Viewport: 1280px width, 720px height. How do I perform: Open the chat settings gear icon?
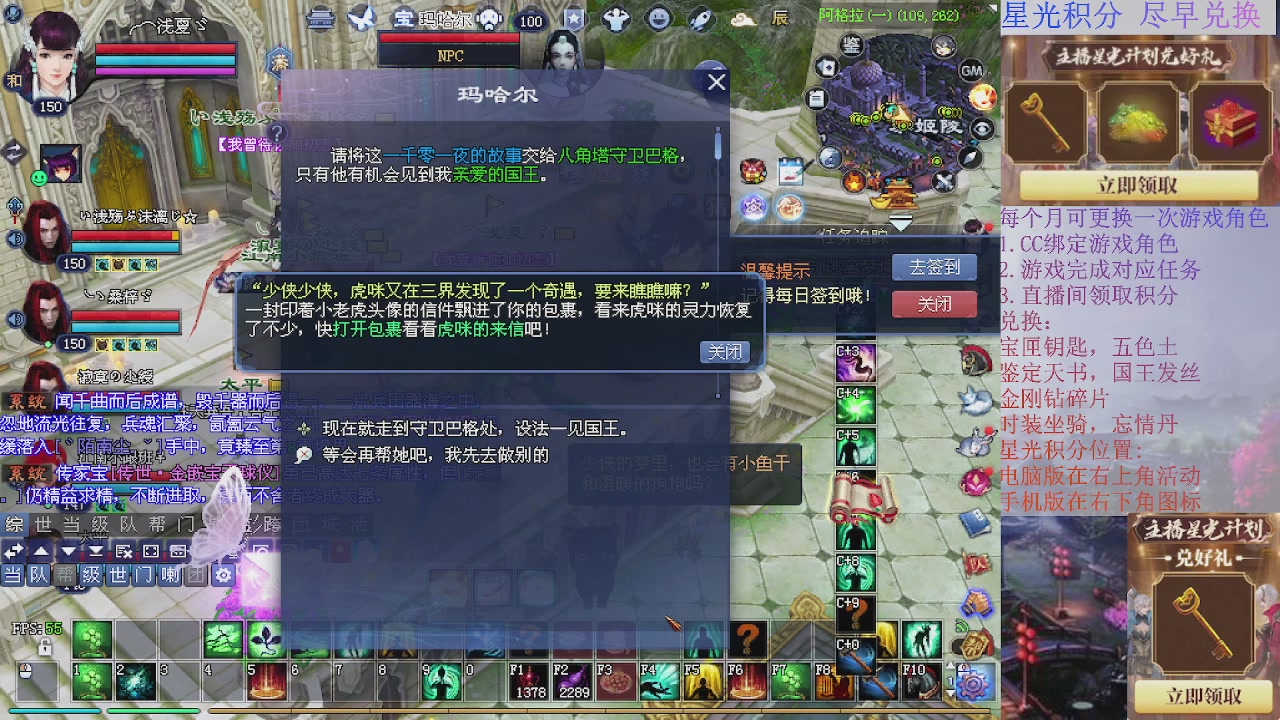coord(223,575)
